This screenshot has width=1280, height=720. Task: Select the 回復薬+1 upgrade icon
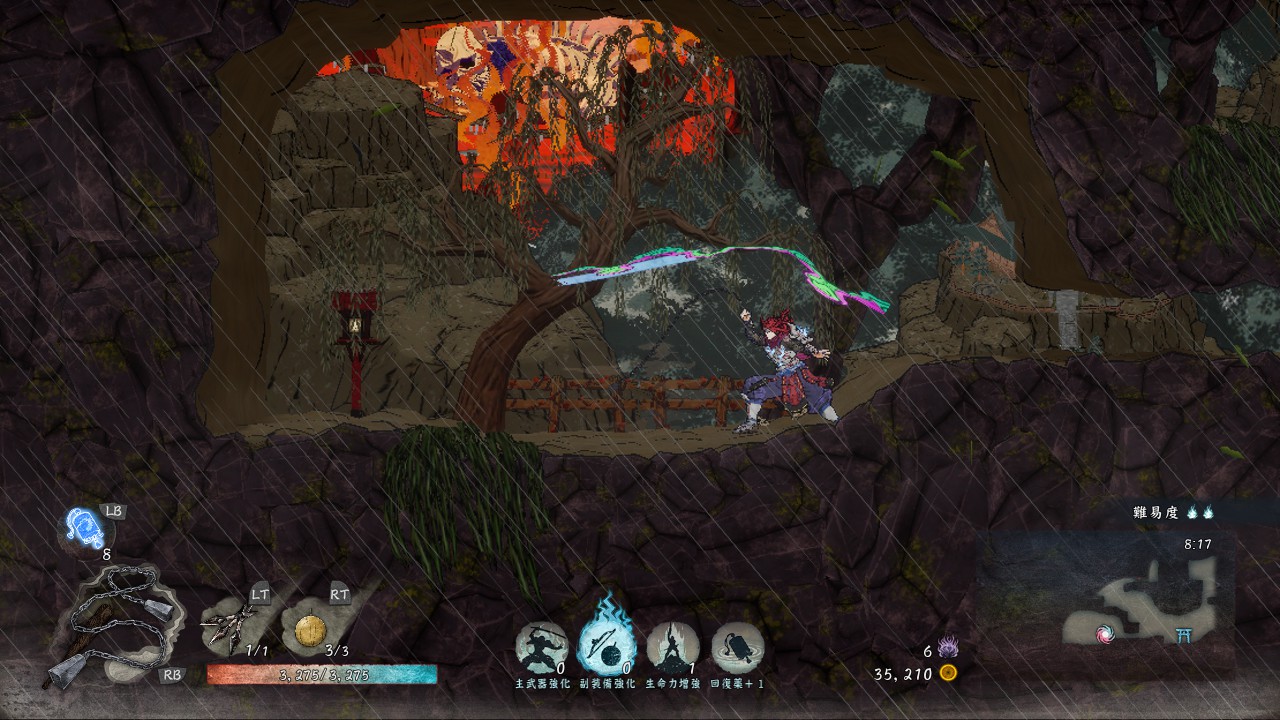(738, 647)
